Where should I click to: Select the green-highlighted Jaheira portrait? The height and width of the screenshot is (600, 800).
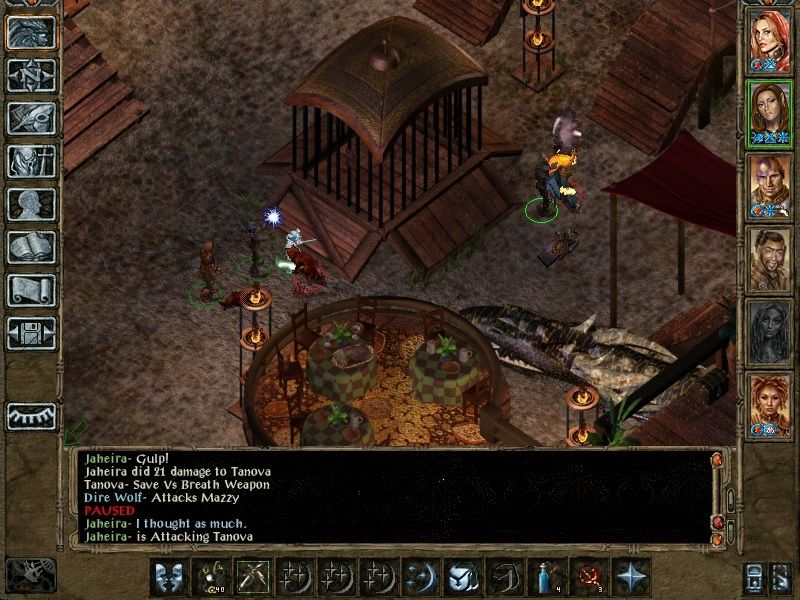[x=769, y=113]
